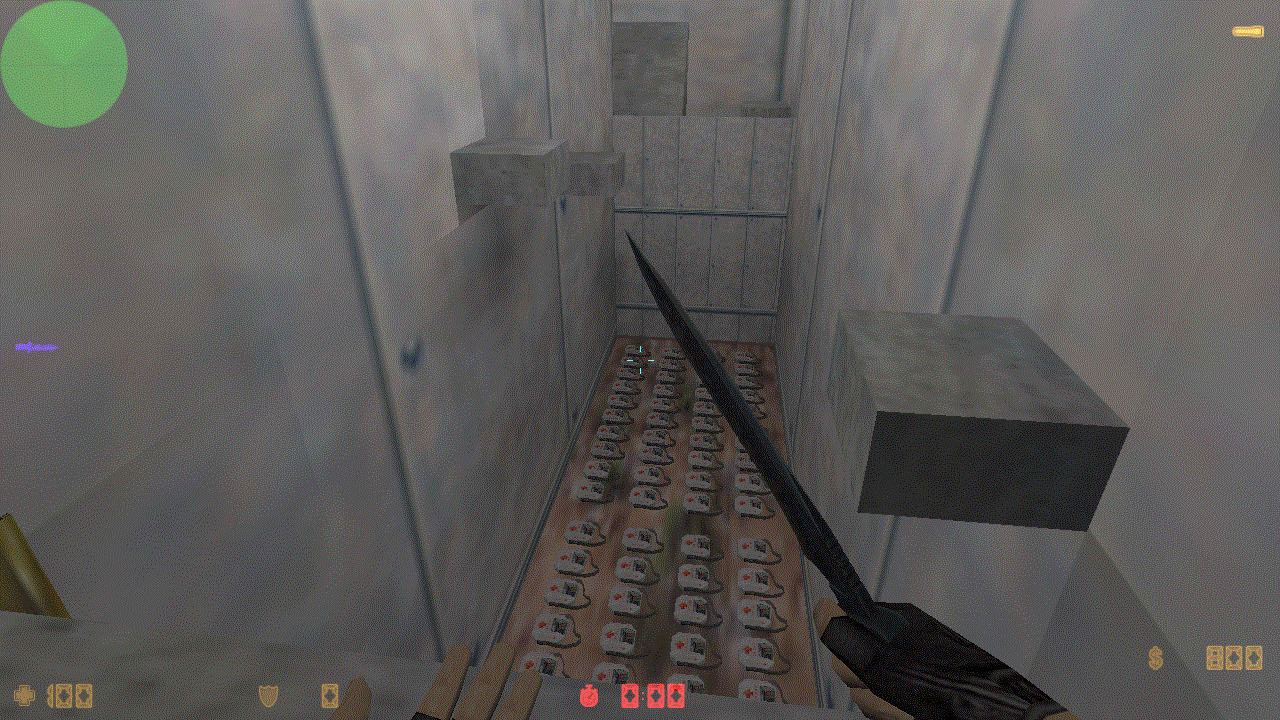Click the green circular radar
Viewport: 1280px width, 720px height.
(64, 64)
